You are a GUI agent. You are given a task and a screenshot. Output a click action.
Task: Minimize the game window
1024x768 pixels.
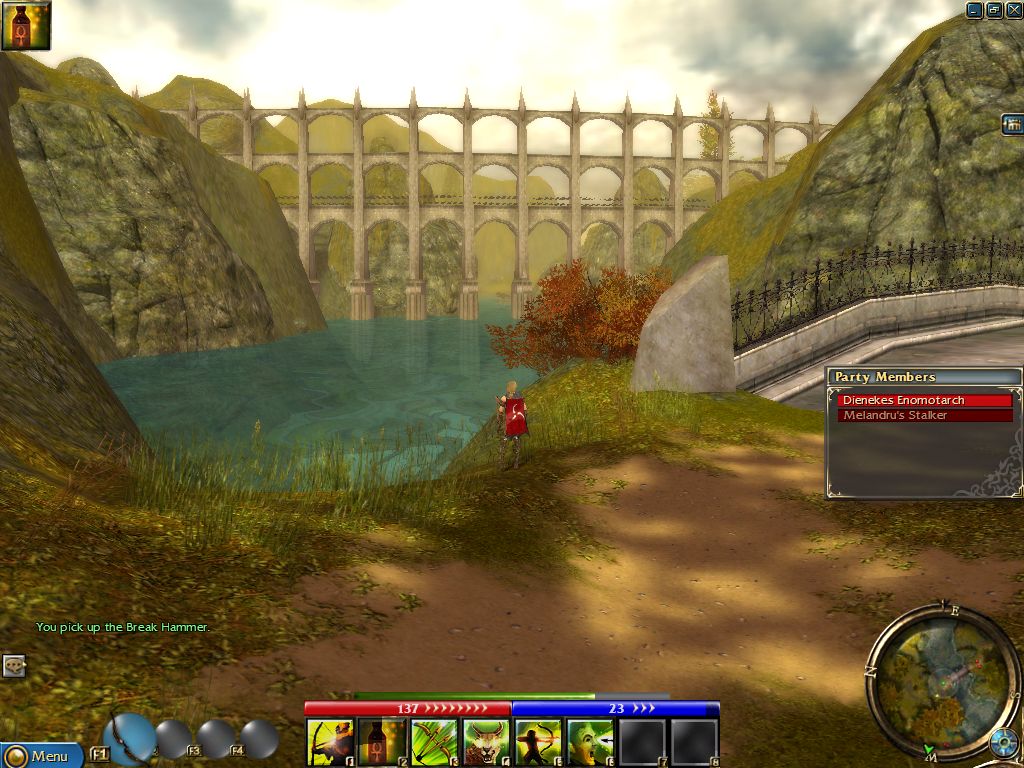click(975, 10)
